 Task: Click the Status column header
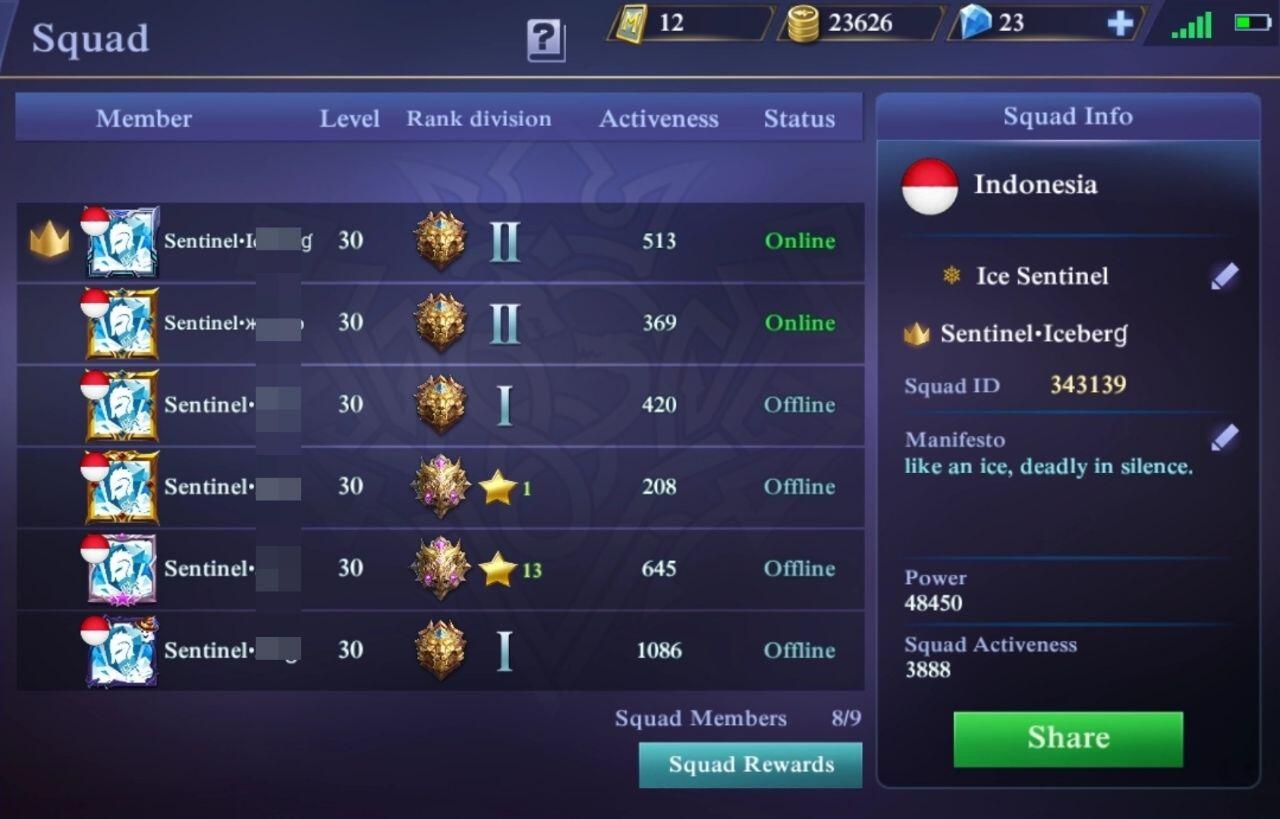(799, 119)
